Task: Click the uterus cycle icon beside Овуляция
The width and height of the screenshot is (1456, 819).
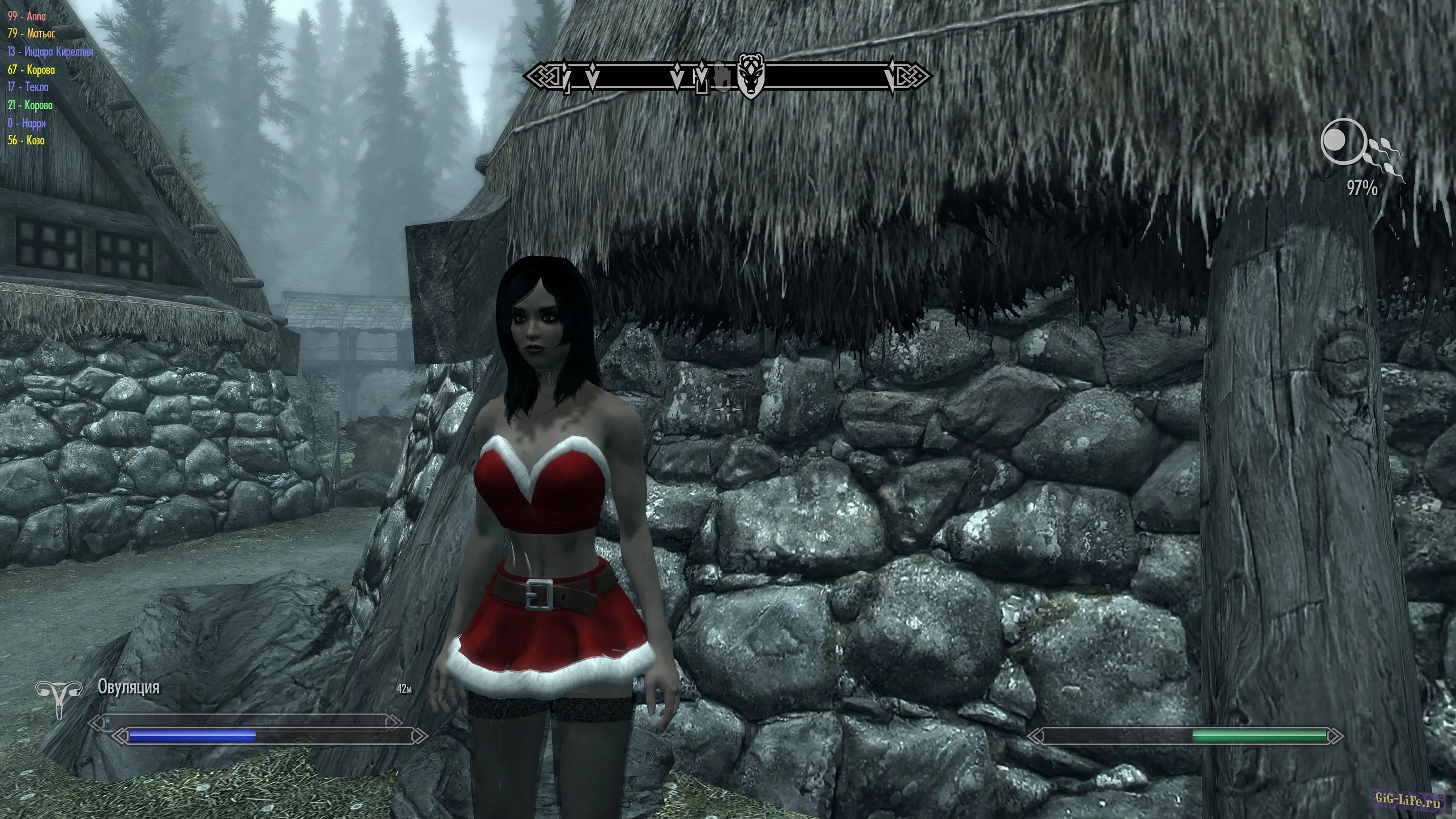Action: point(58,697)
